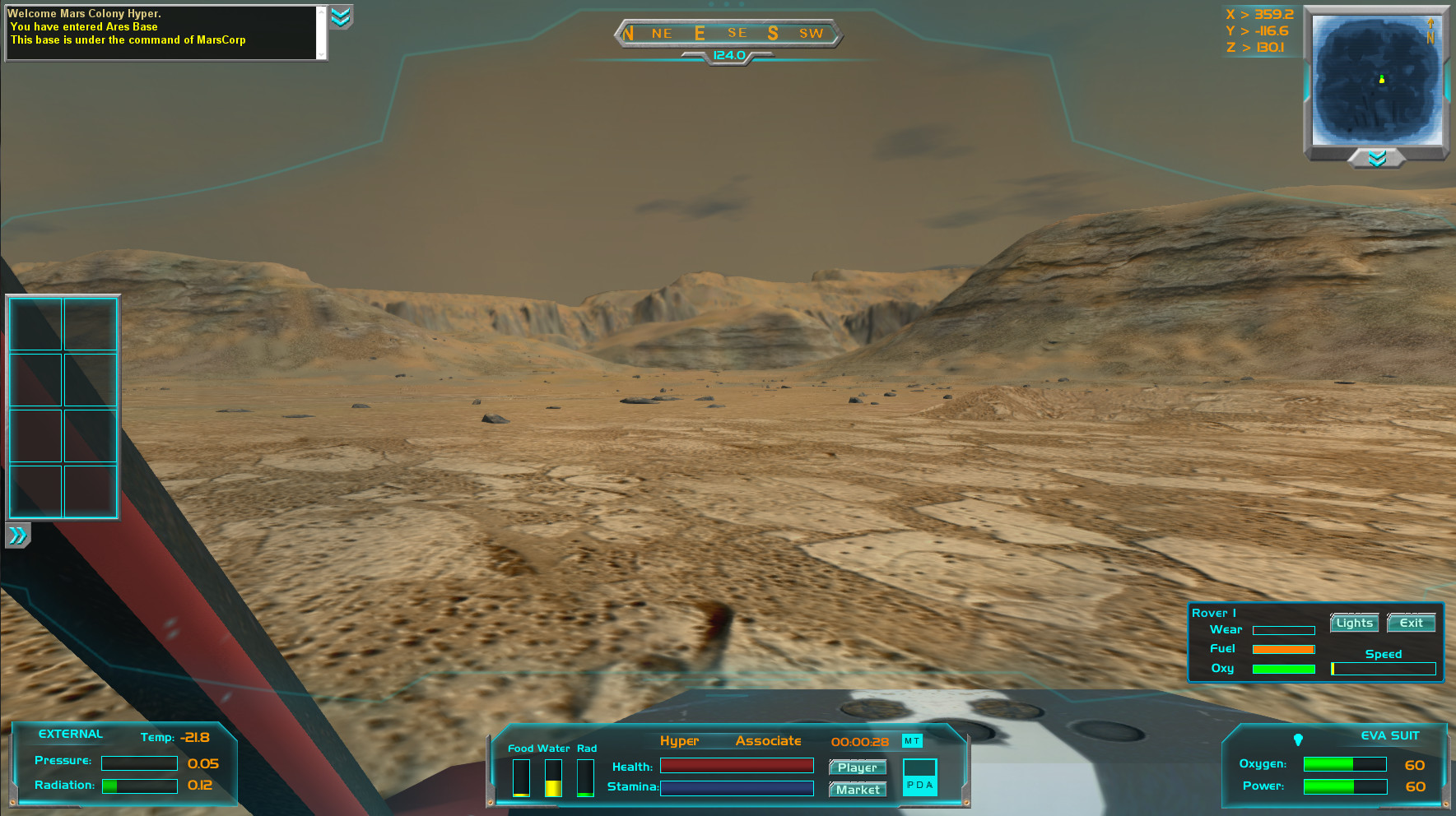Toggle the MT indicator near the timer

point(912,741)
